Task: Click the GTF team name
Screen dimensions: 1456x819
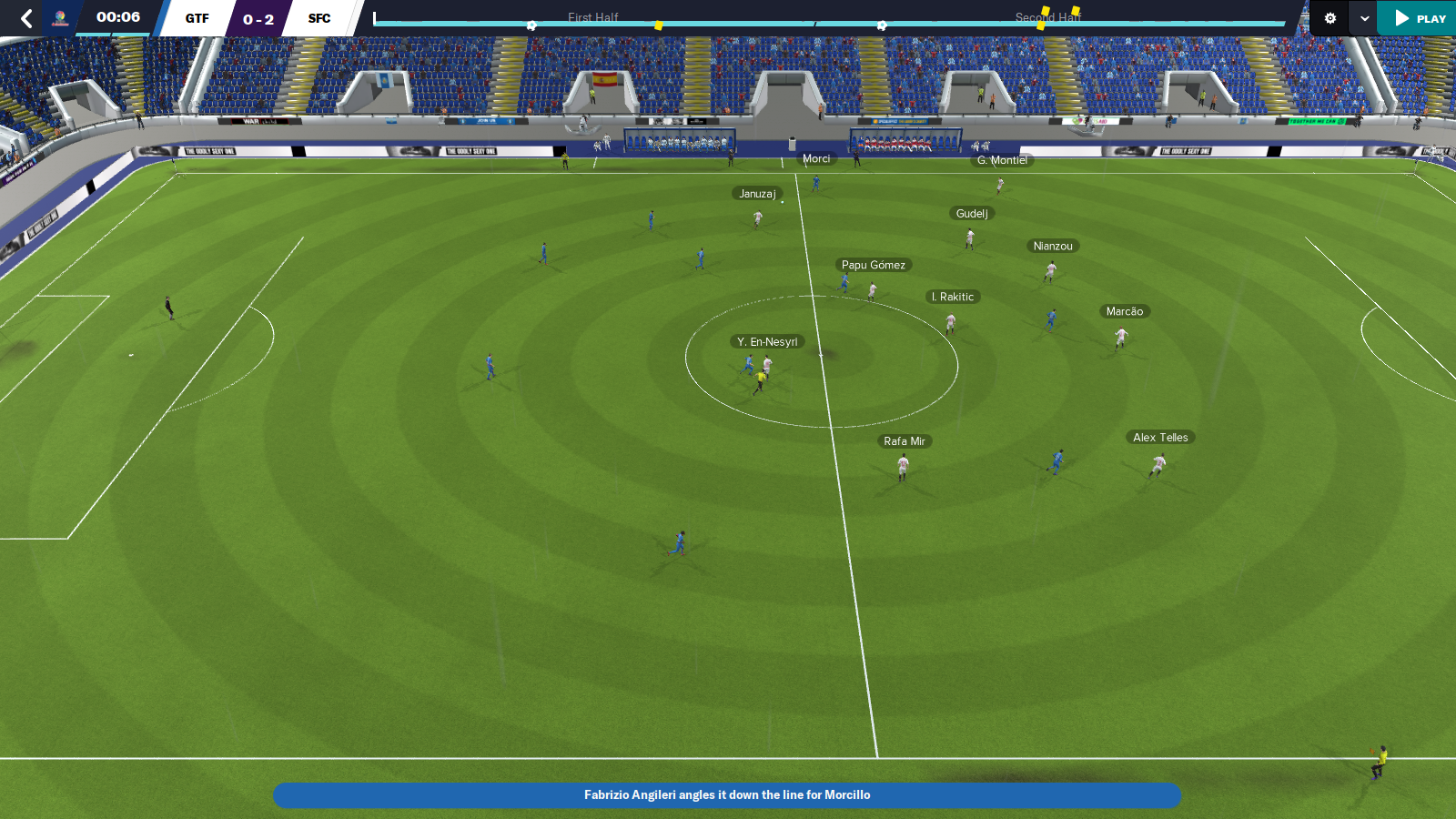Action: [x=197, y=17]
